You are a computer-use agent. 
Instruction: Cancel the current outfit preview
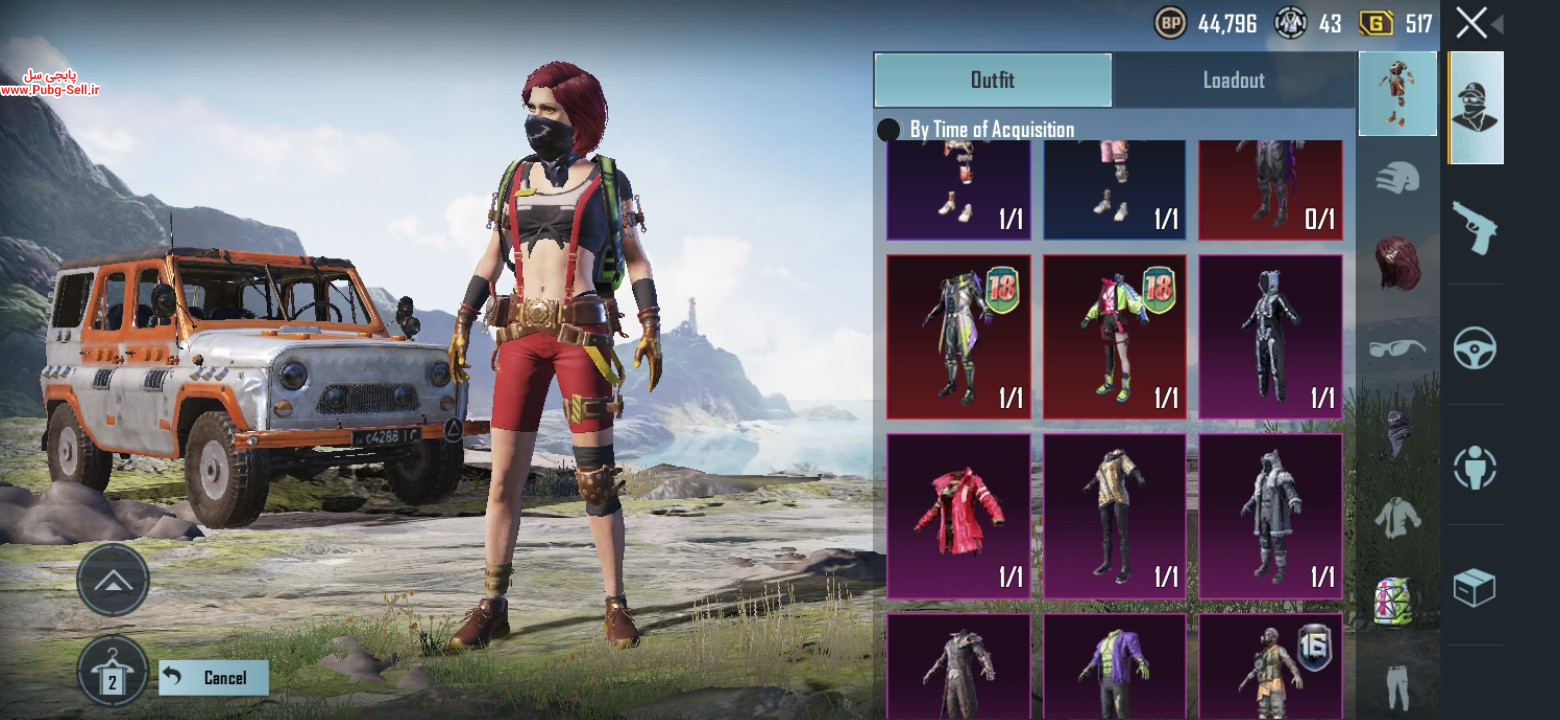pyautogui.click(x=214, y=677)
